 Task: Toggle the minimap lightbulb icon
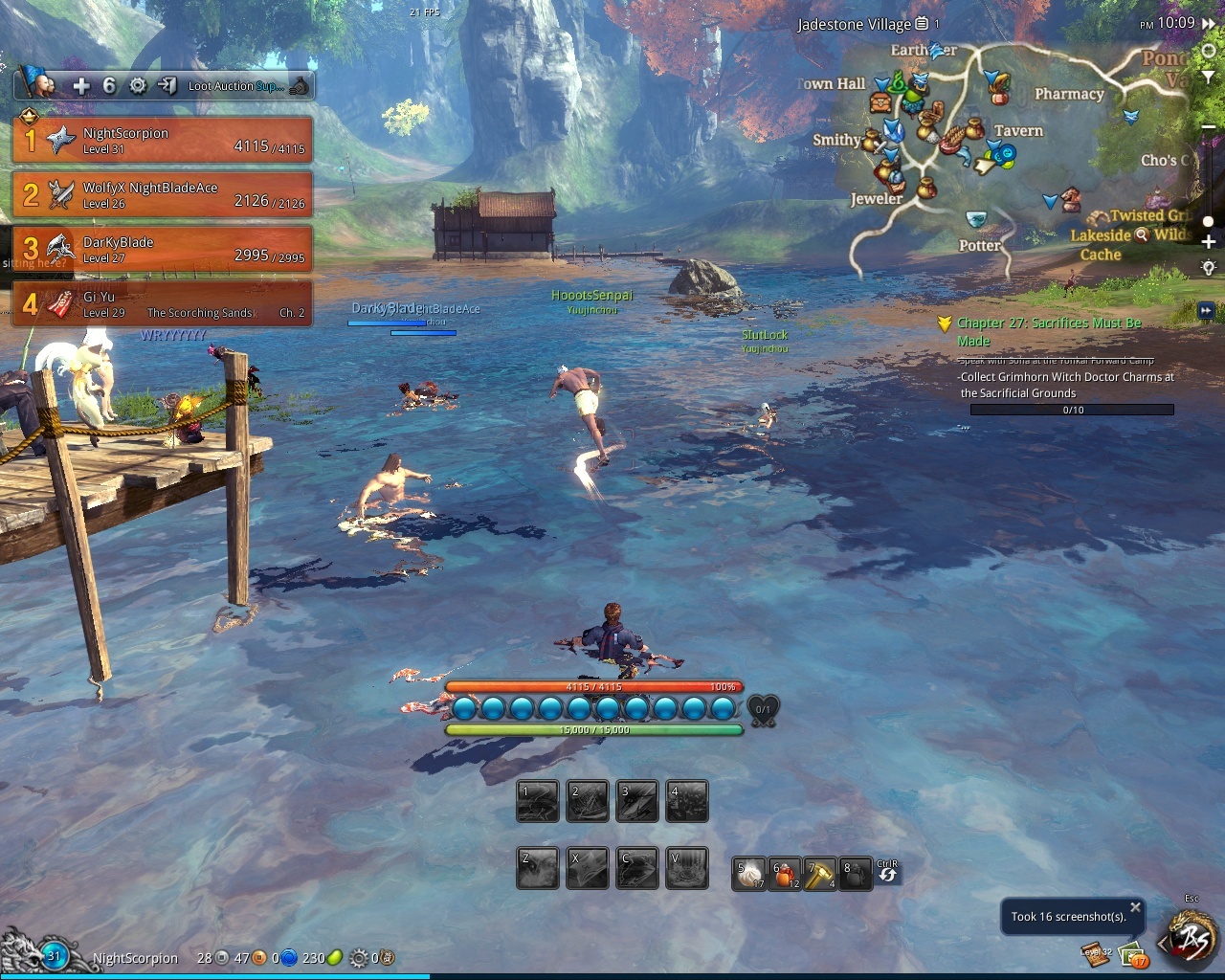click(1209, 268)
